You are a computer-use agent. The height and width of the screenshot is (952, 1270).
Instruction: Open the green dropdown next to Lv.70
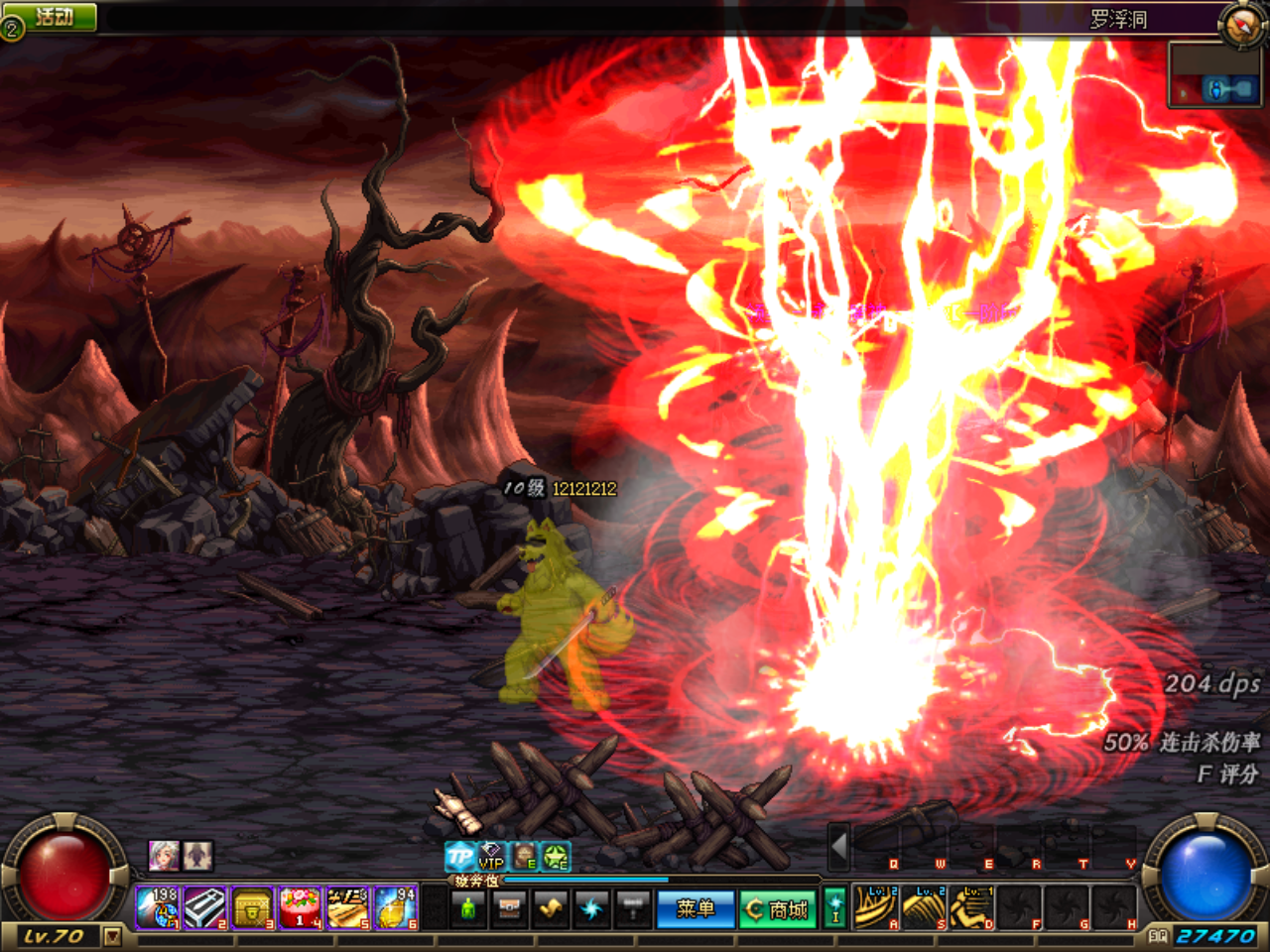click(112, 936)
